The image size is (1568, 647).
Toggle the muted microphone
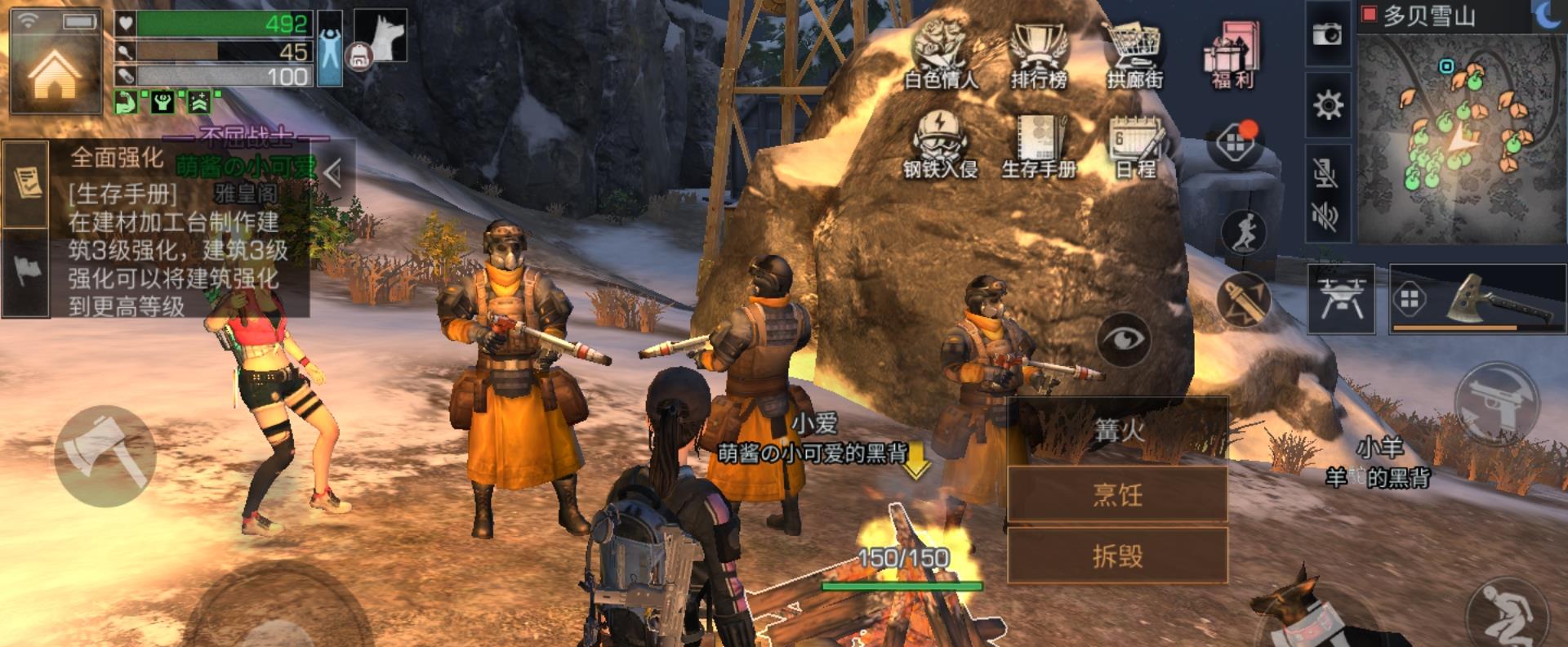pyautogui.click(x=1326, y=173)
